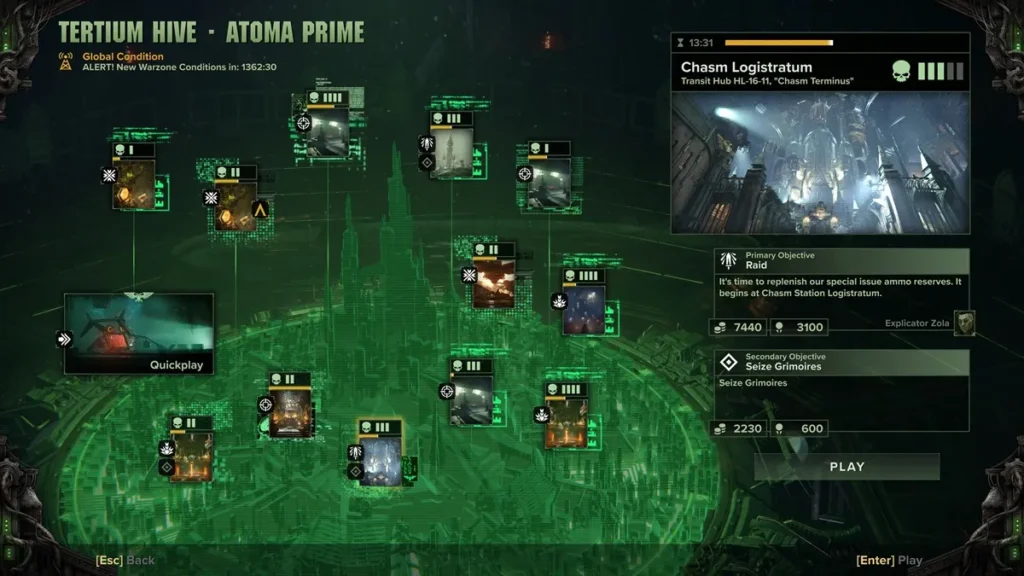Screen dimensions: 1024x576
Task: Click the Primary Objective Raid header
Action: (842, 261)
